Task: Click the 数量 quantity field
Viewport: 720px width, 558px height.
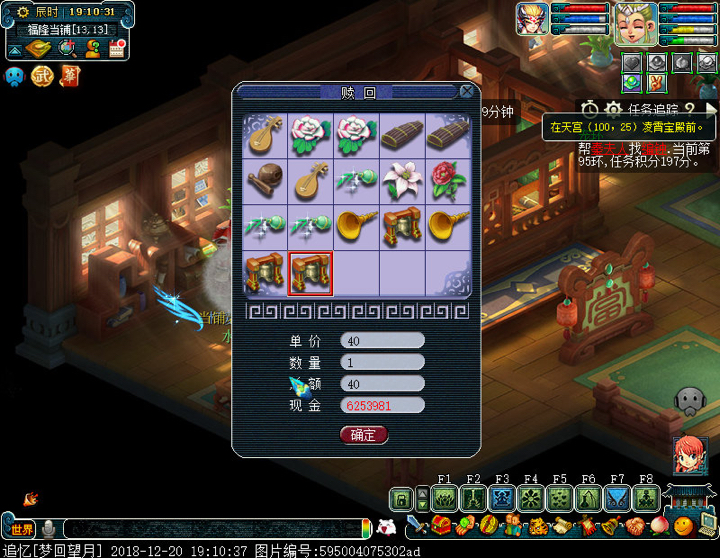Action: coord(382,362)
